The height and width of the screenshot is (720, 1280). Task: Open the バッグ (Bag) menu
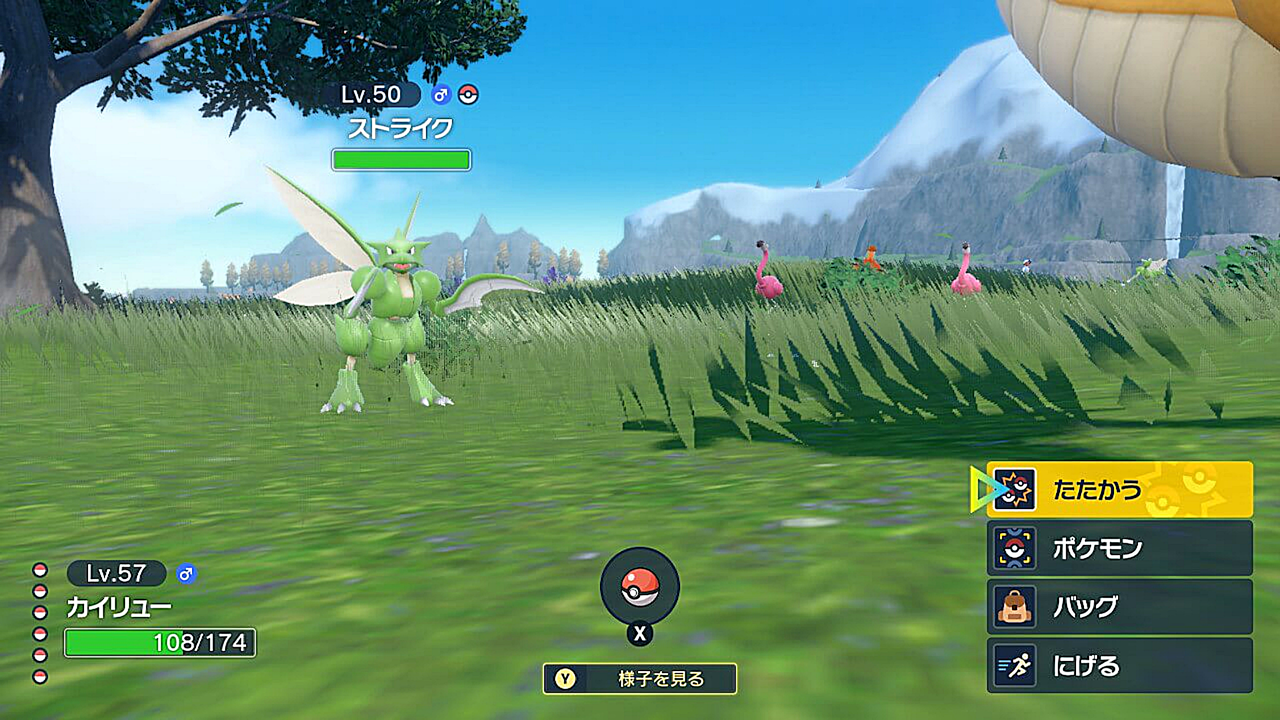tap(1119, 607)
